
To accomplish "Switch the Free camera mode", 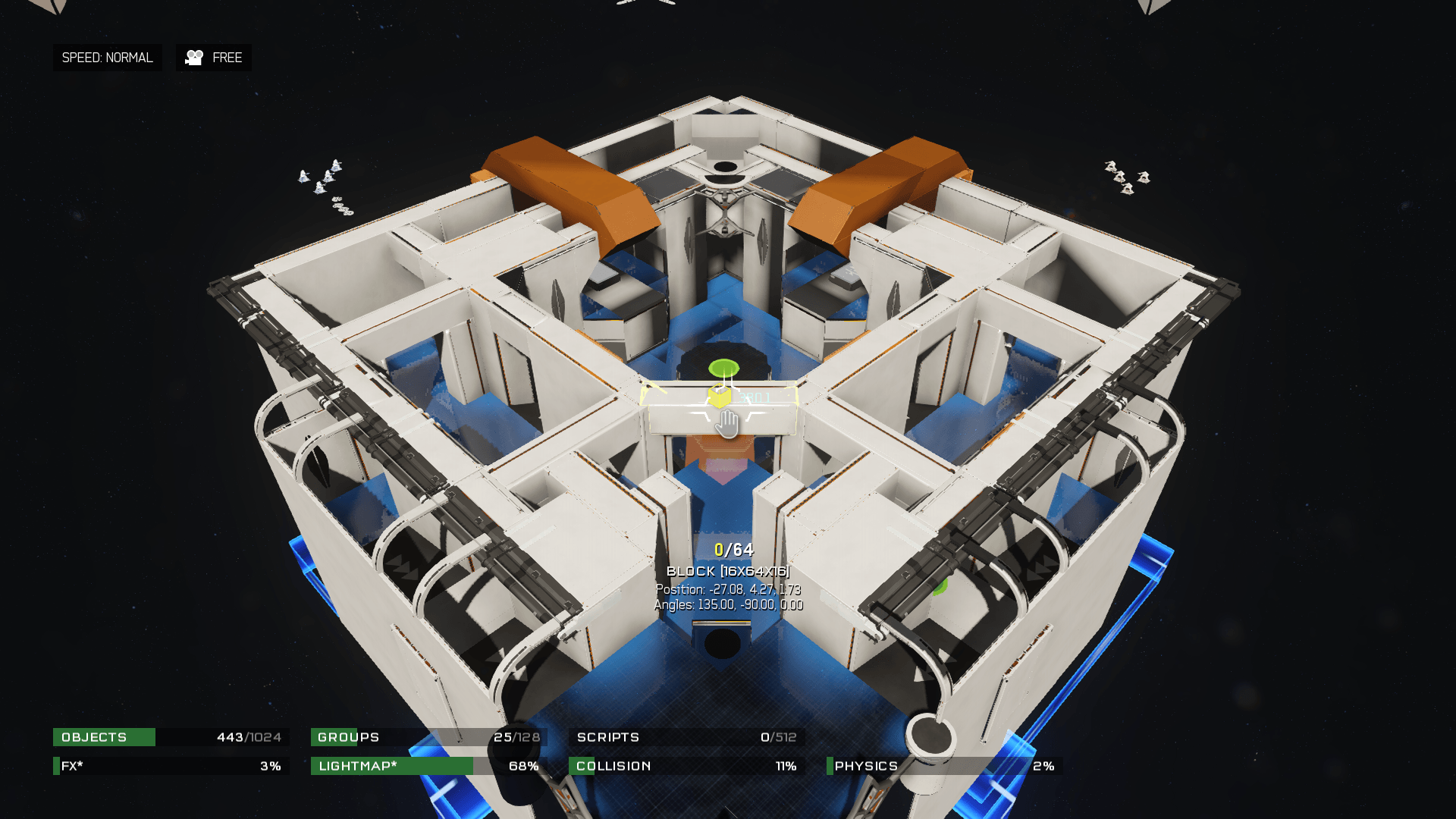I will click(214, 58).
